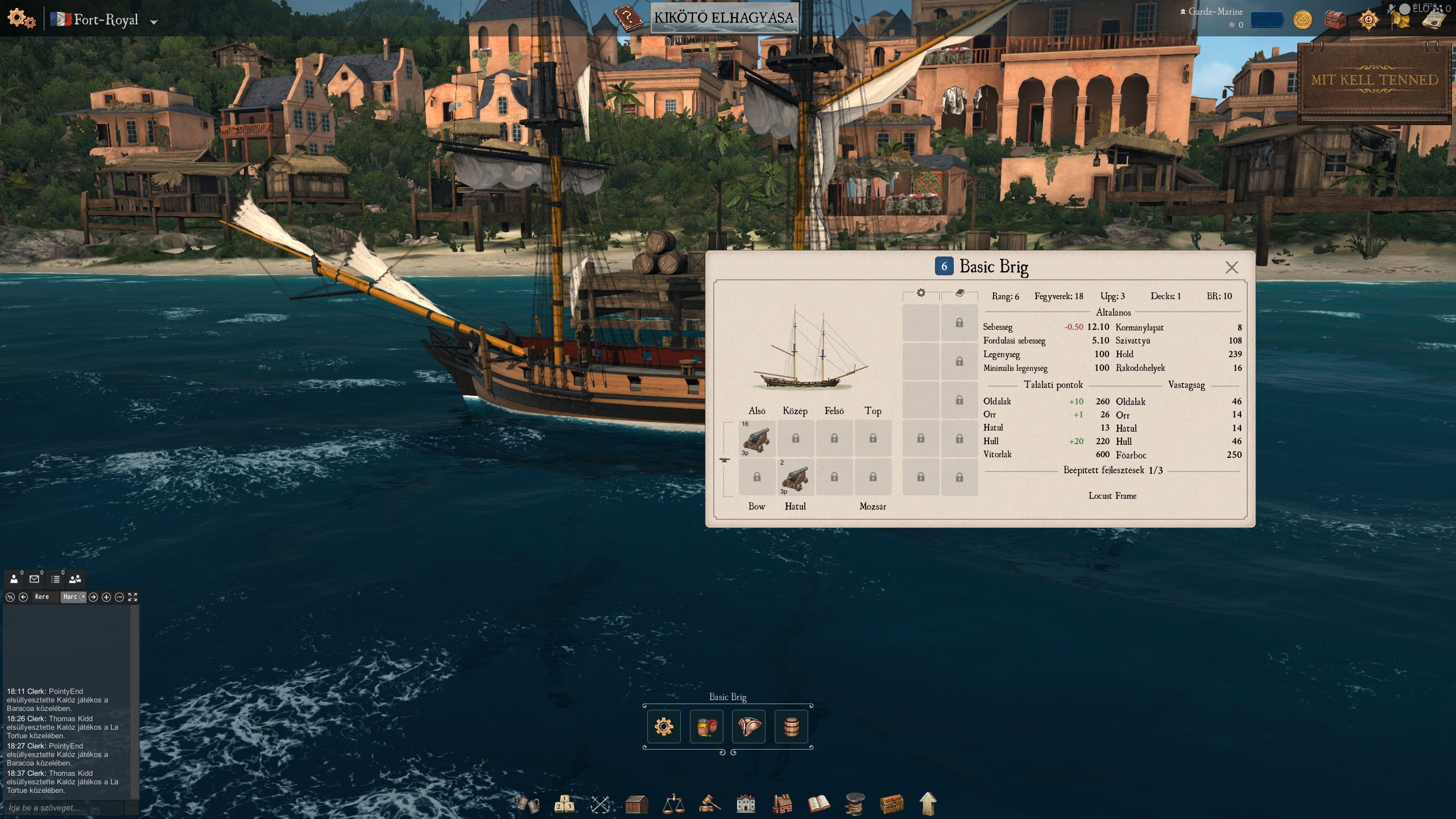This screenshot has width=1456, height=819.
Task: Select the 16-gun 3p cannon deck slot
Action: 756,439
